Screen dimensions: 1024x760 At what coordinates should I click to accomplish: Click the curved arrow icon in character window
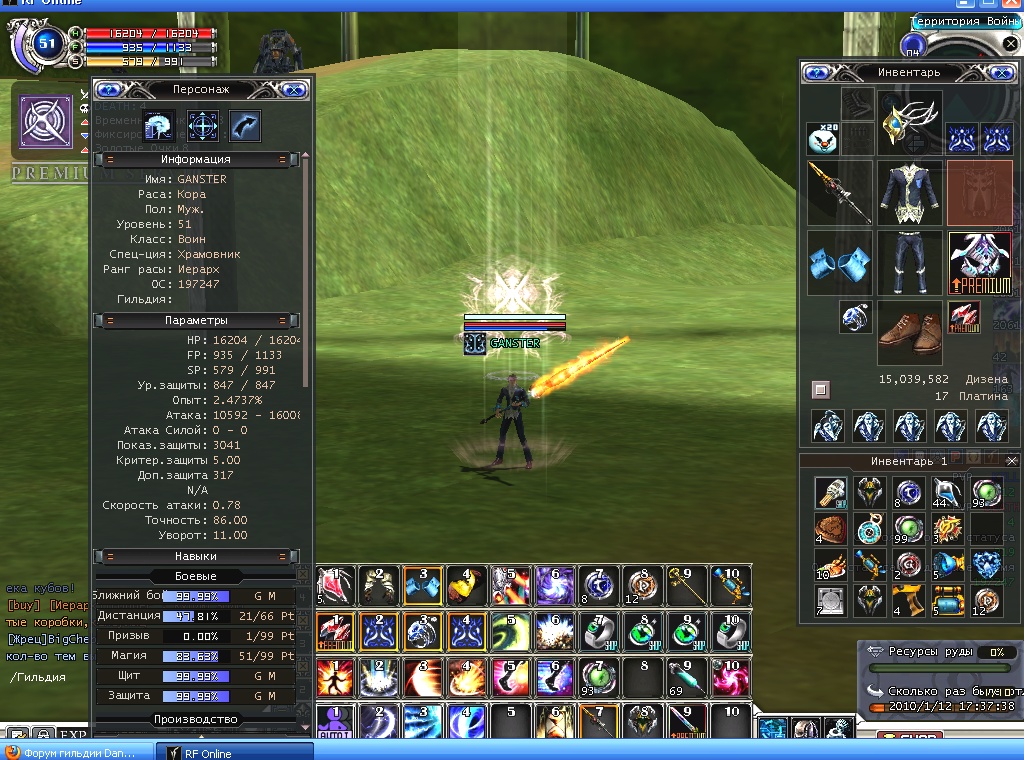coord(244,126)
